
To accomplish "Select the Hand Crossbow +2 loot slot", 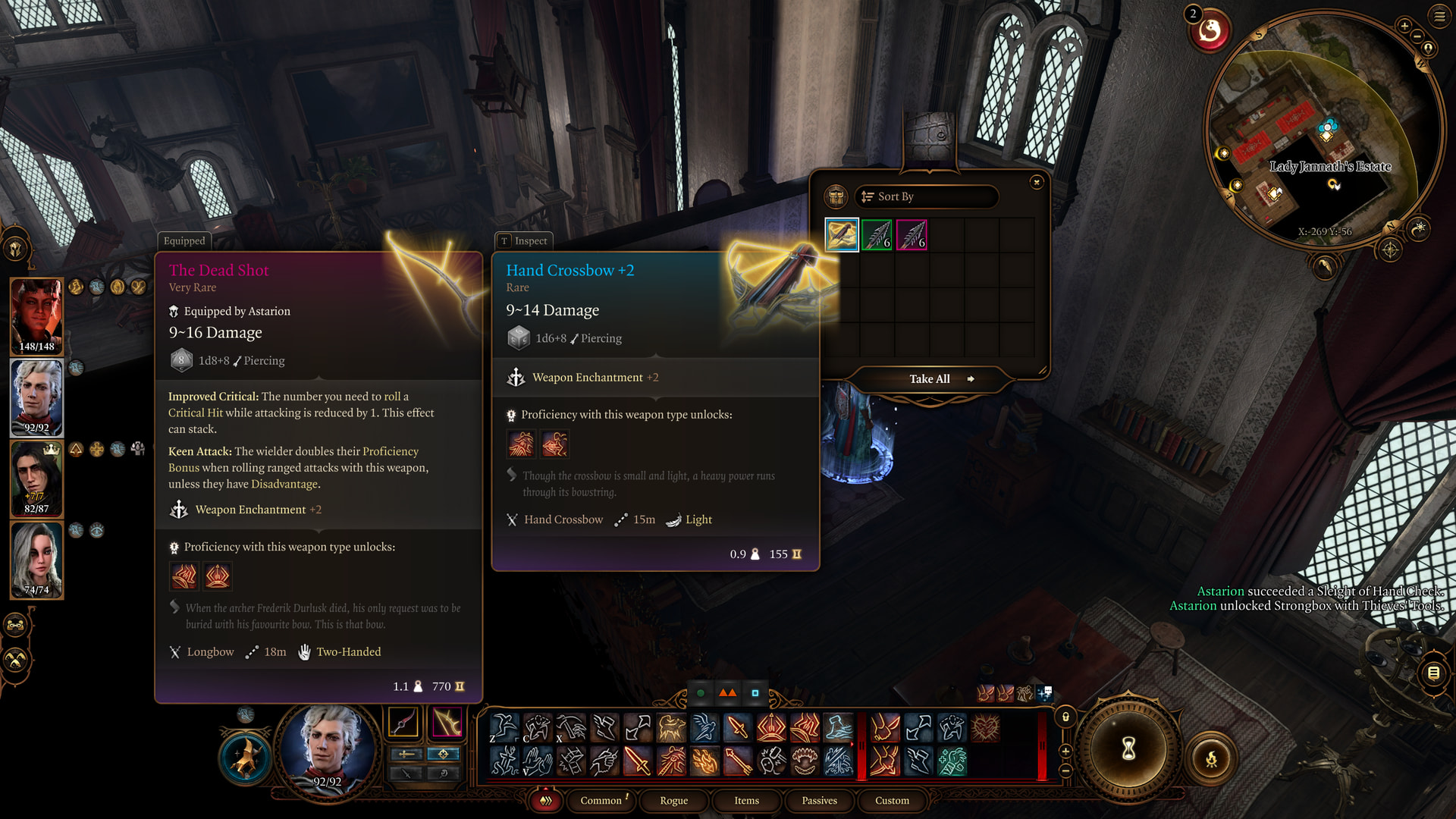I will coord(842,235).
